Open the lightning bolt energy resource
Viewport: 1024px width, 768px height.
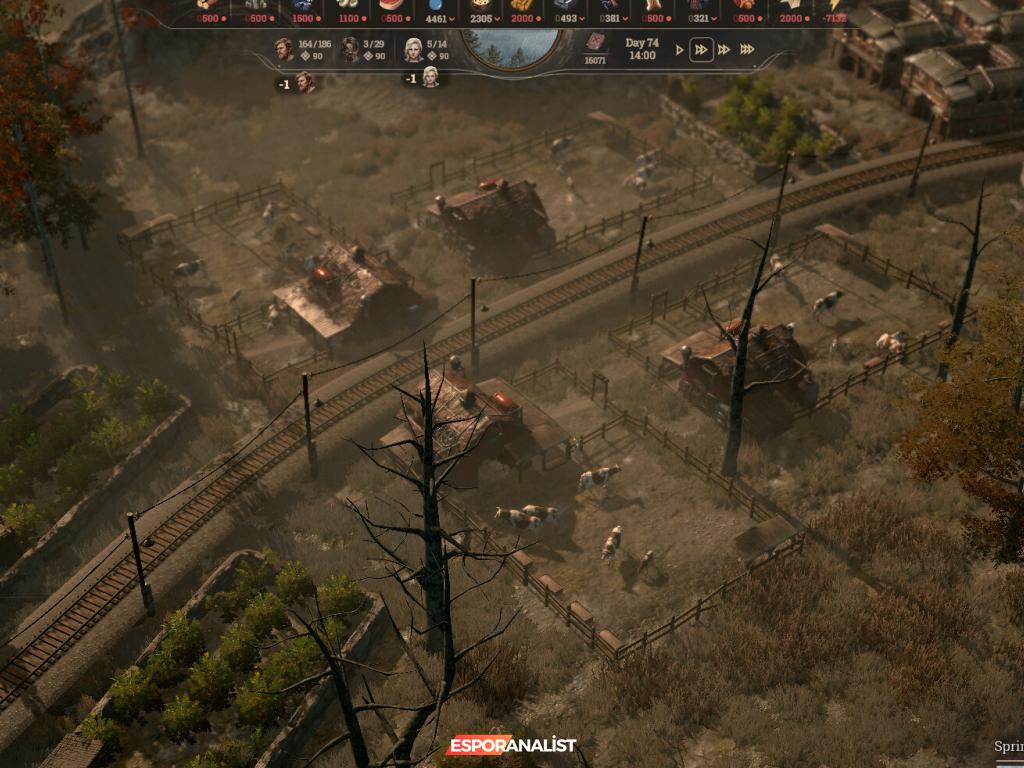pos(838,6)
